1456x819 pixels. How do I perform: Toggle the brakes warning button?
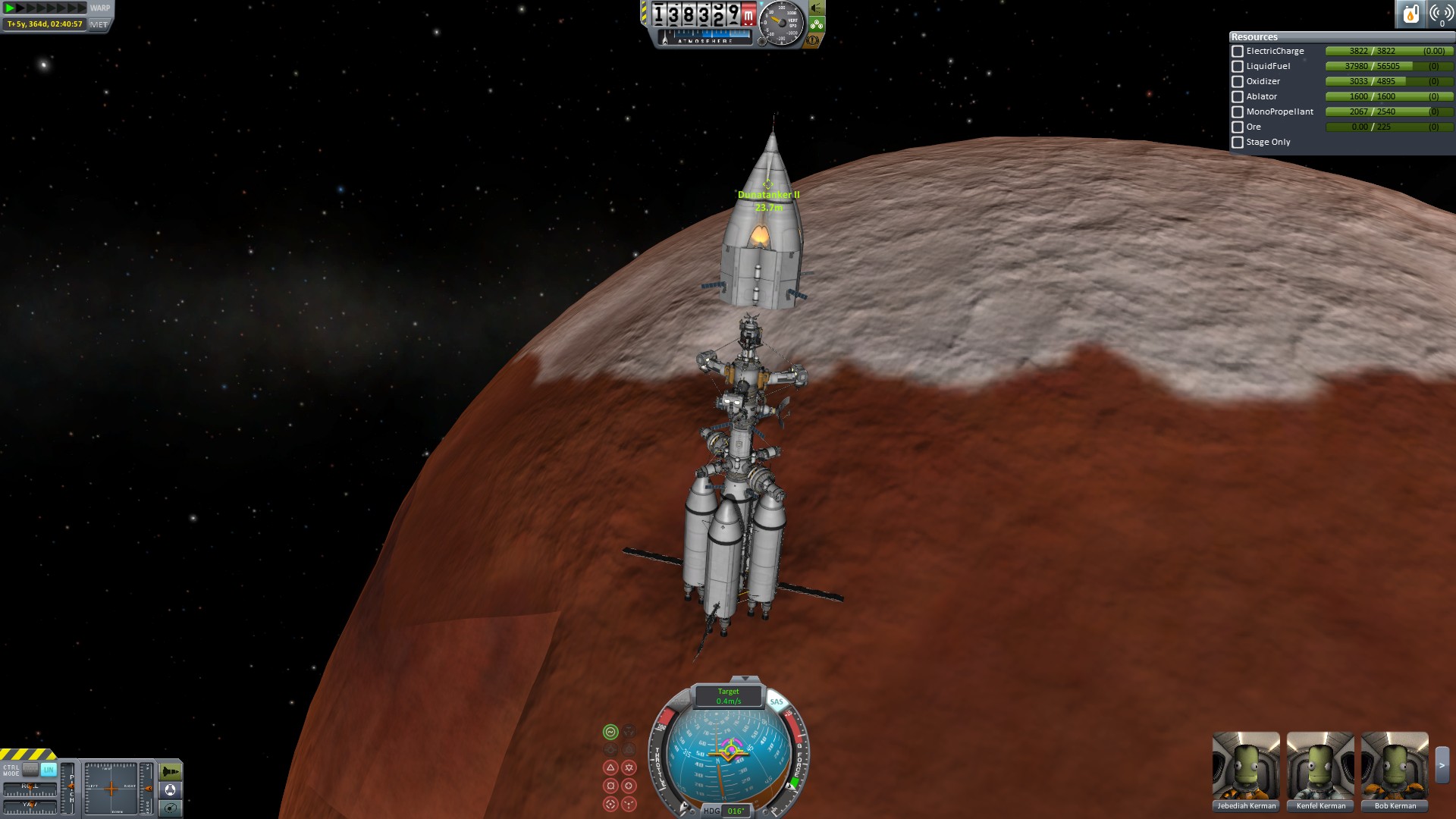813,40
